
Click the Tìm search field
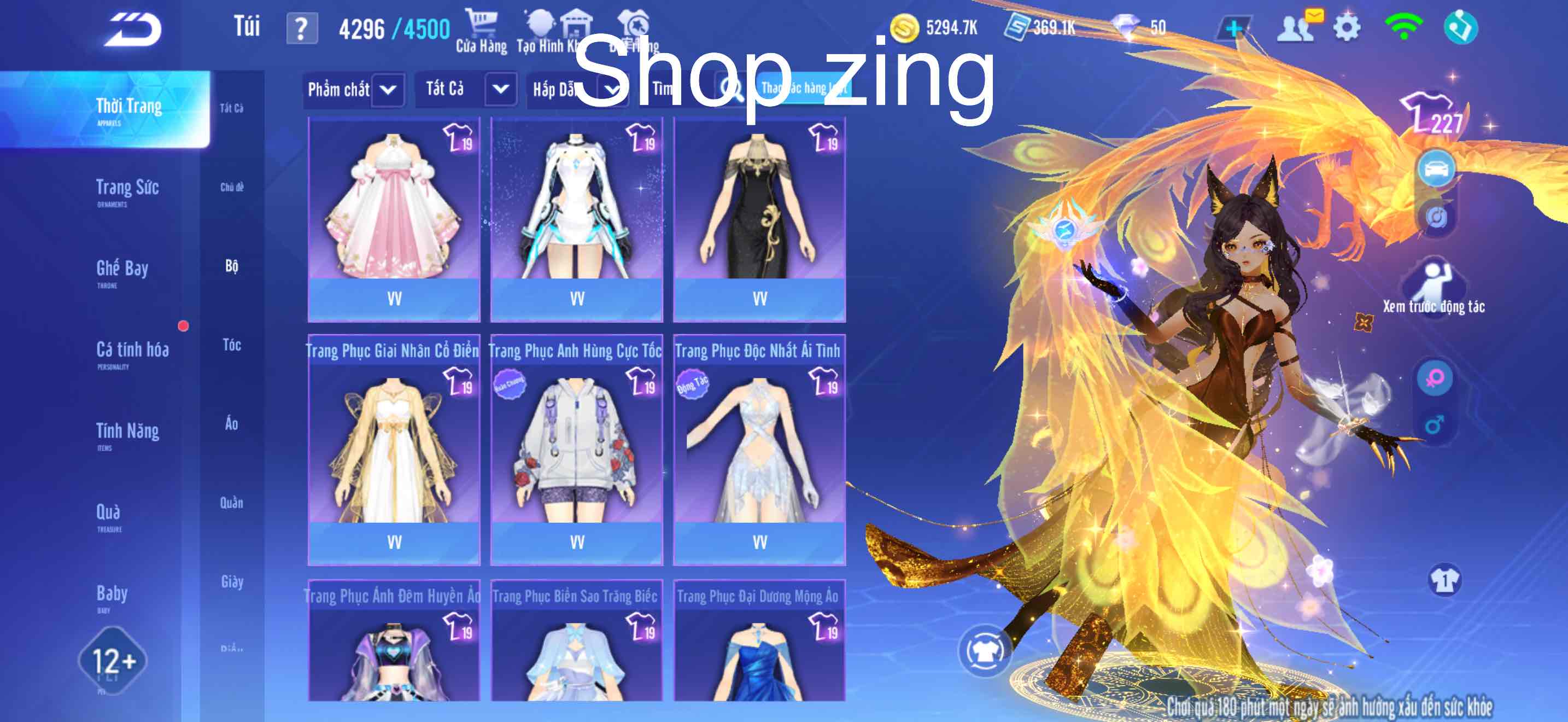tap(676, 89)
